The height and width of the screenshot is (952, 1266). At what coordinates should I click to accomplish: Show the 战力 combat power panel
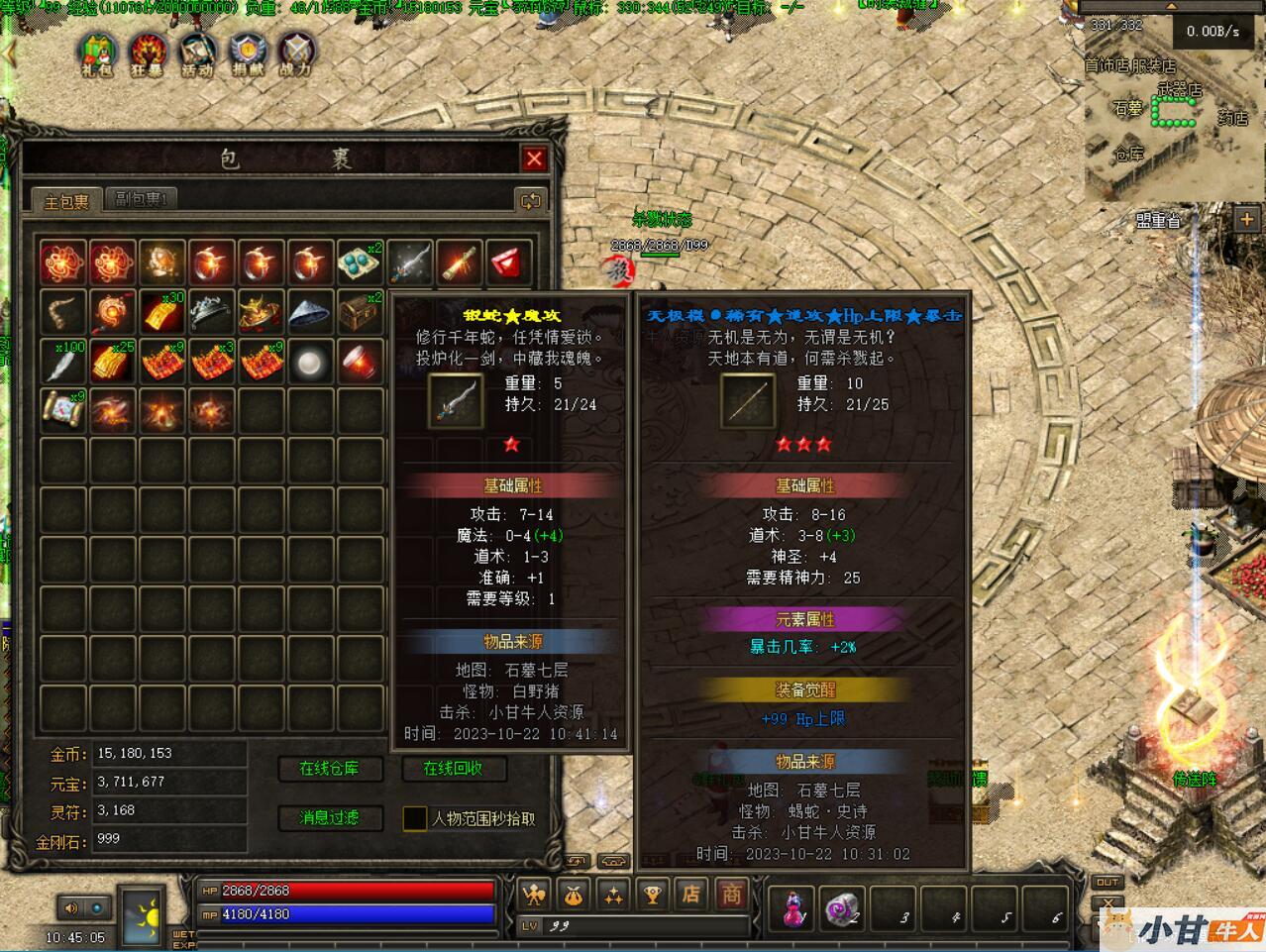[295, 53]
